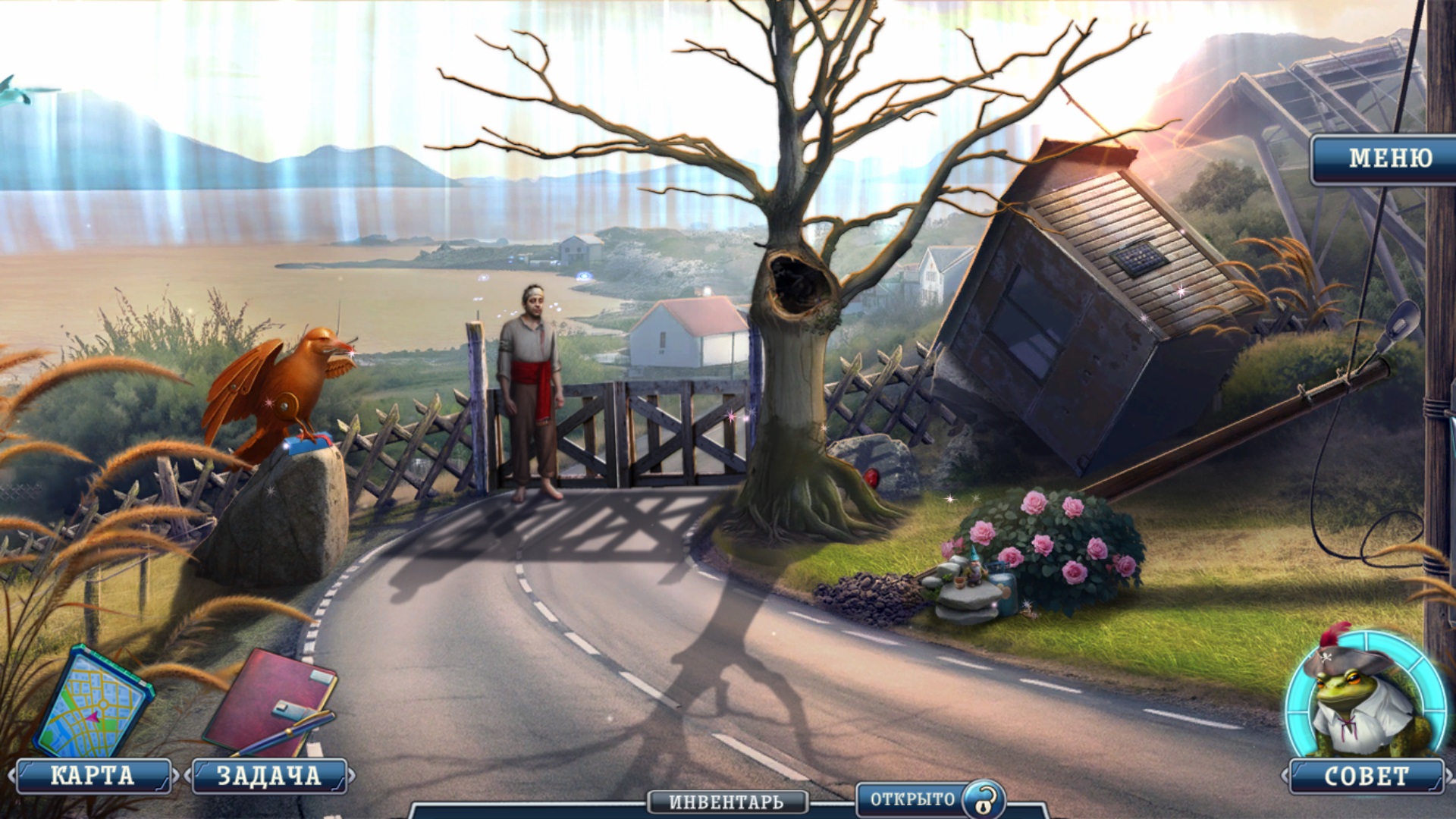Click the city map icon
This screenshot has width=1456, height=819.
click(93, 703)
